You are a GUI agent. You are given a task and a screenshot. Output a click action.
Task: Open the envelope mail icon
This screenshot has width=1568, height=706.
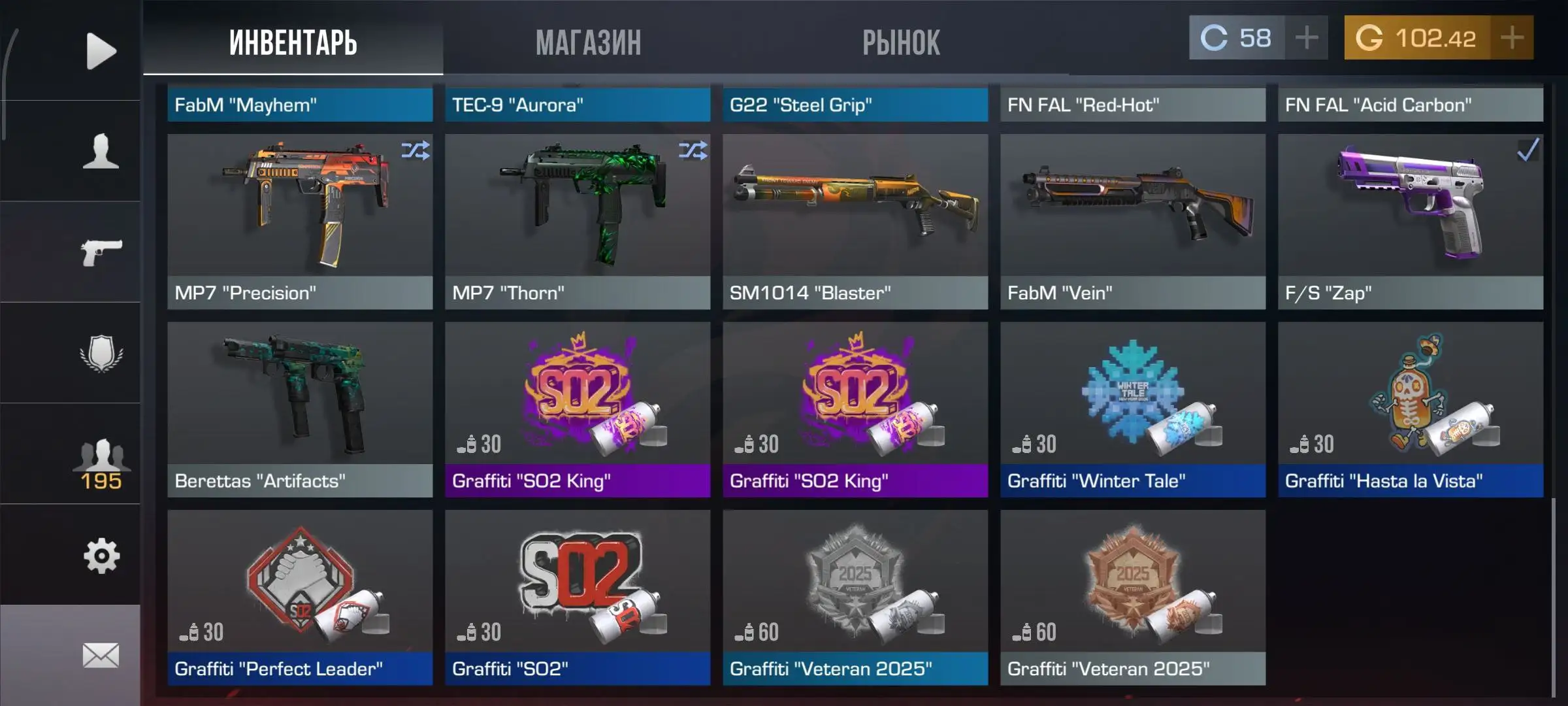click(101, 655)
